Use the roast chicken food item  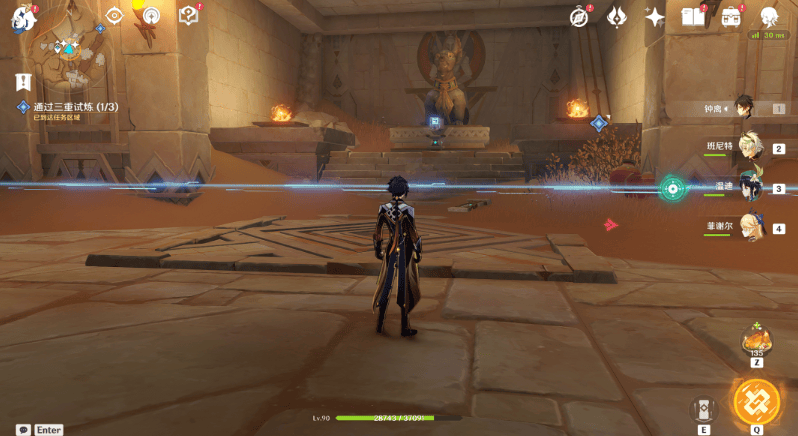click(757, 340)
